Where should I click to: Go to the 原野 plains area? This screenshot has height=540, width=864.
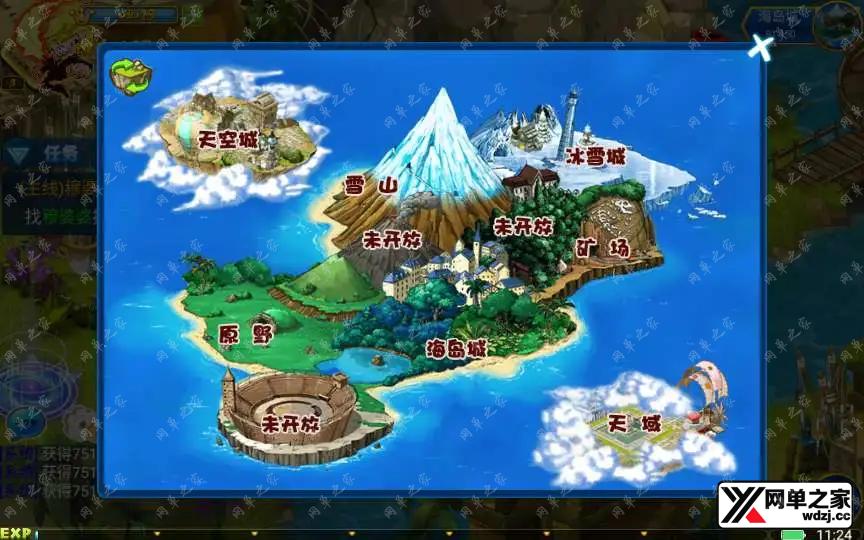[245, 334]
